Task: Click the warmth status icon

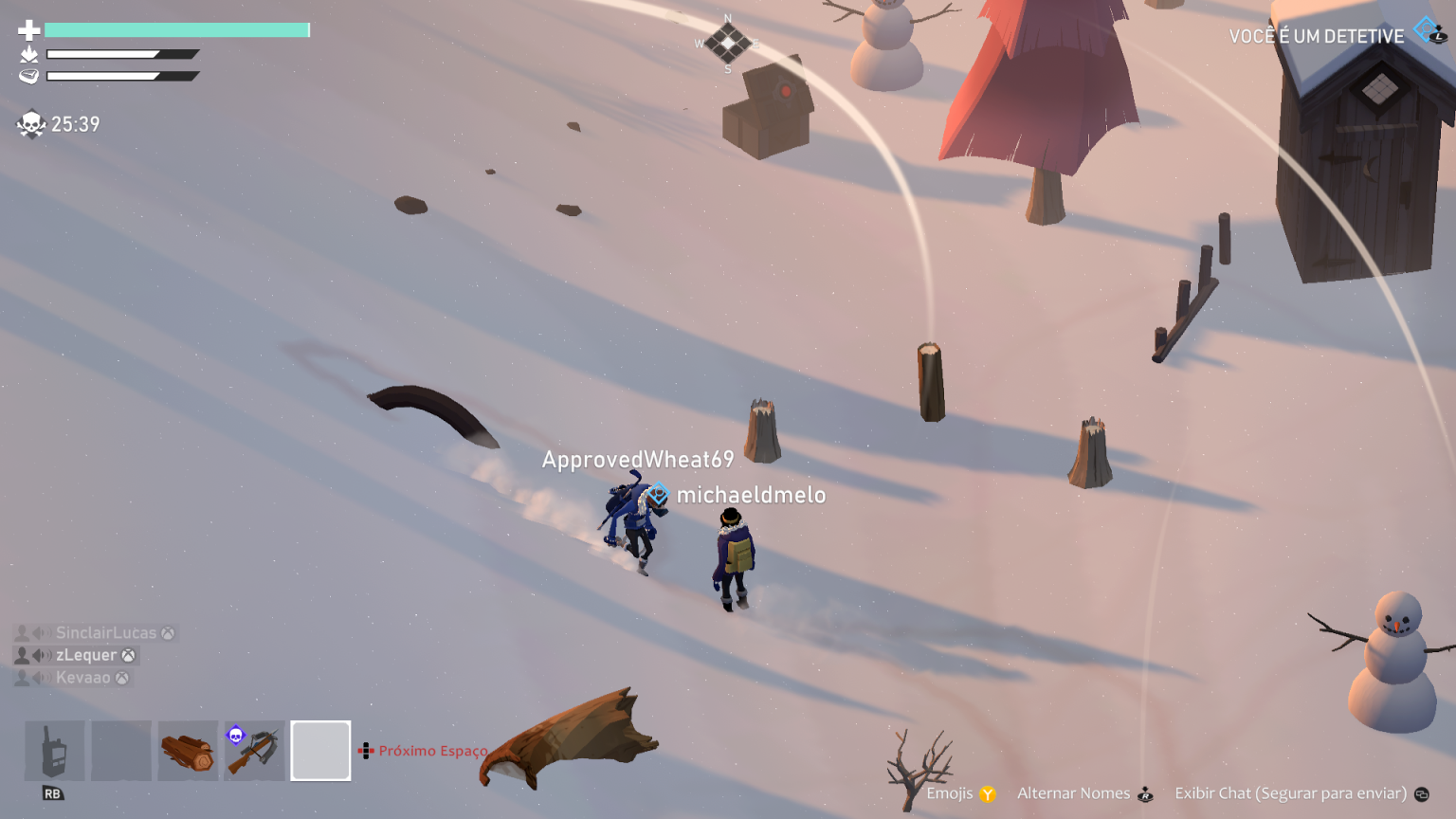Action: (x=26, y=54)
